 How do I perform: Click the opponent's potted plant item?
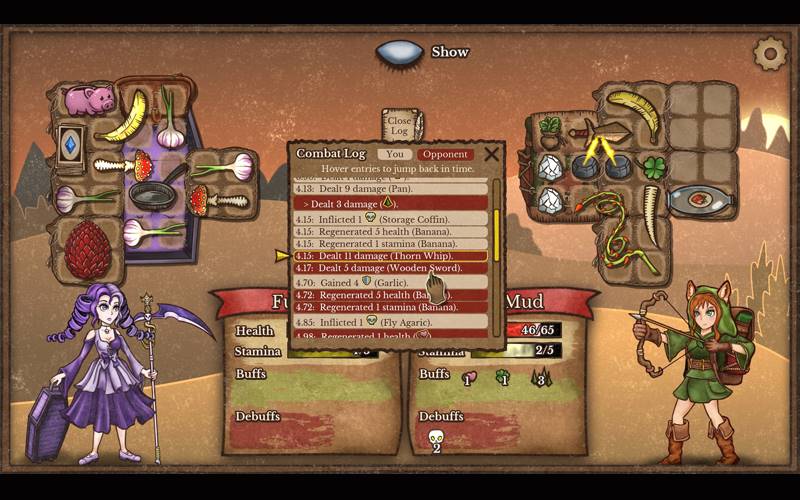(x=549, y=131)
